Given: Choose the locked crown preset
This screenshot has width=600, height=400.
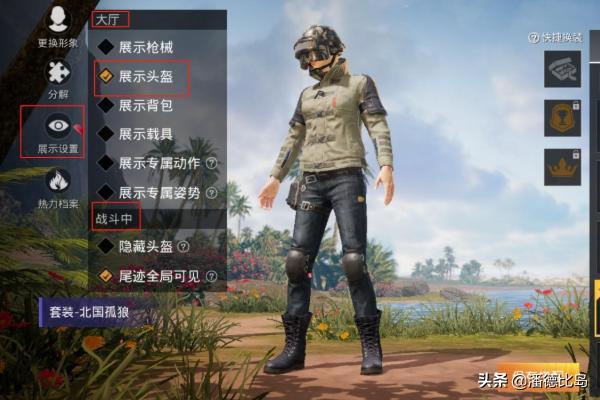Looking at the screenshot, I should (x=562, y=166).
